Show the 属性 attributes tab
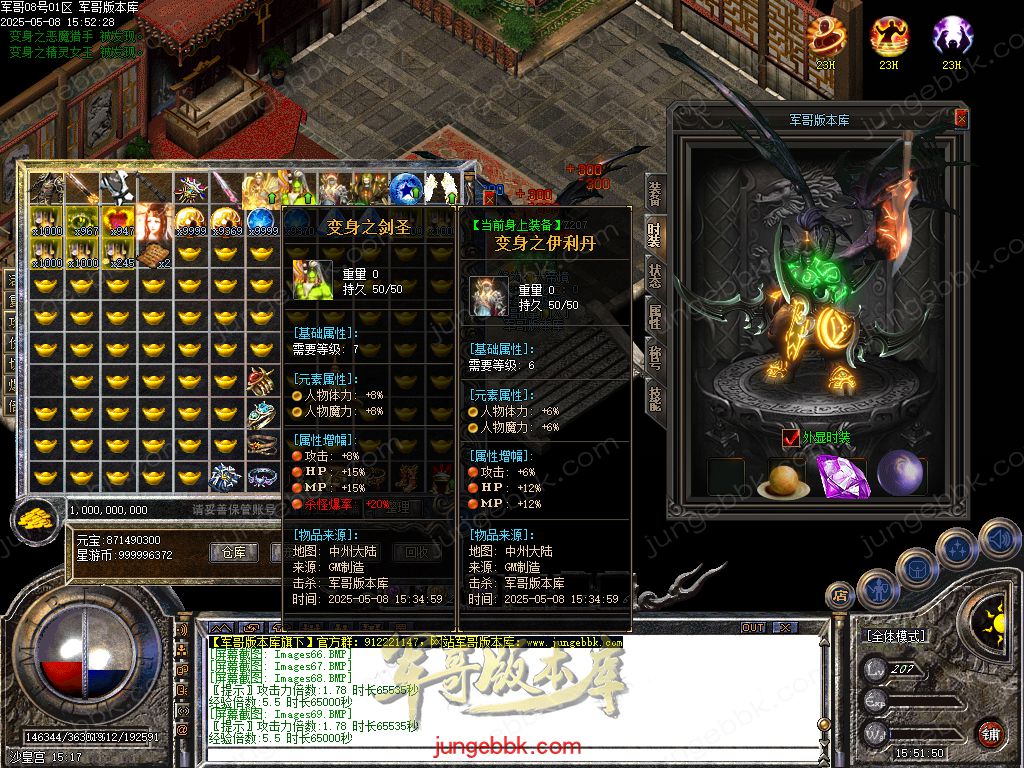1024x768 pixels. [655, 316]
